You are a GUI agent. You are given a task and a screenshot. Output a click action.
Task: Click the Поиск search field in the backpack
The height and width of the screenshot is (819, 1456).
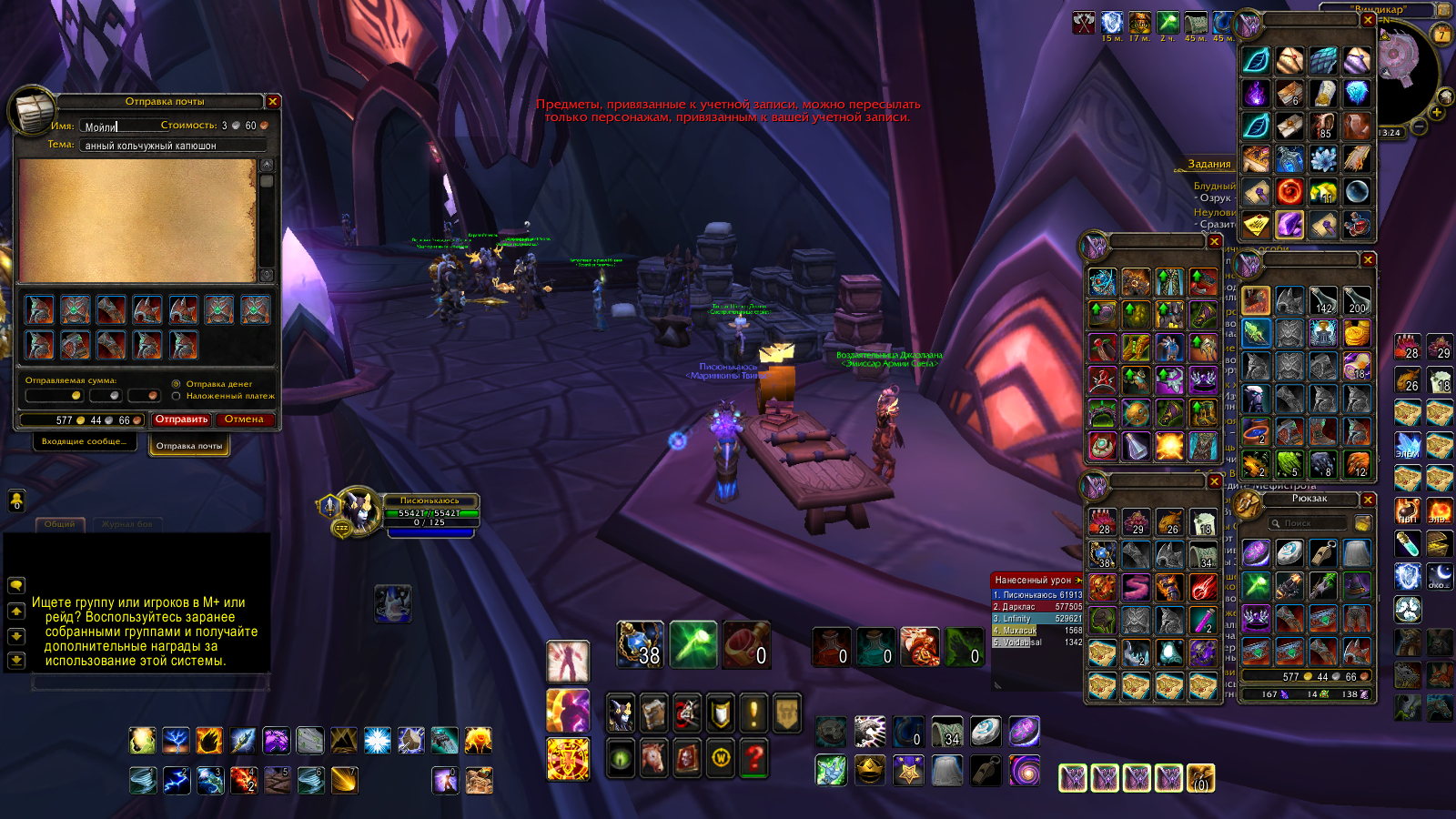point(1307,523)
